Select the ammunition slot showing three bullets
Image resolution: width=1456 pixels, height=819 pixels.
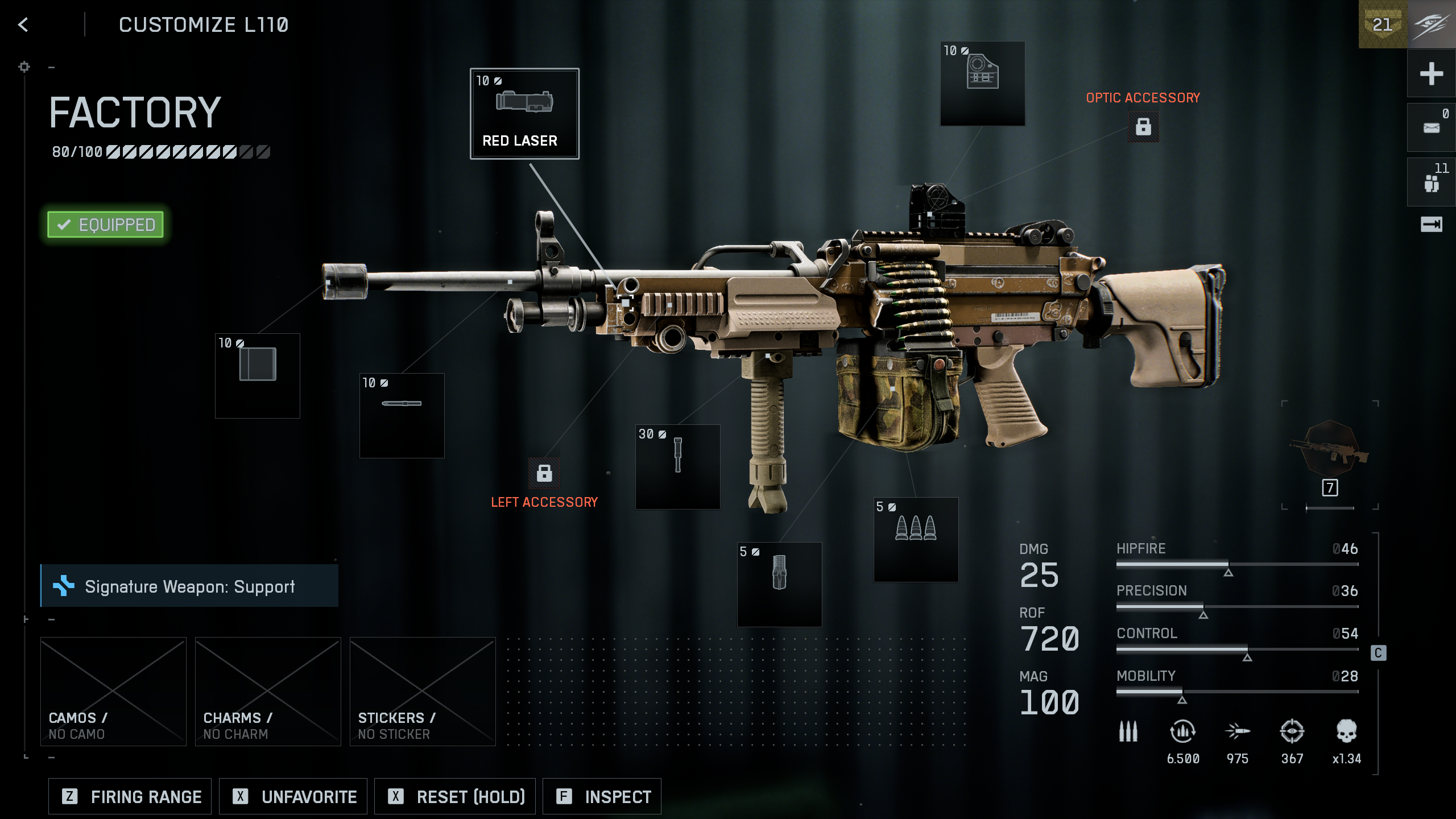(x=916, y=540)
